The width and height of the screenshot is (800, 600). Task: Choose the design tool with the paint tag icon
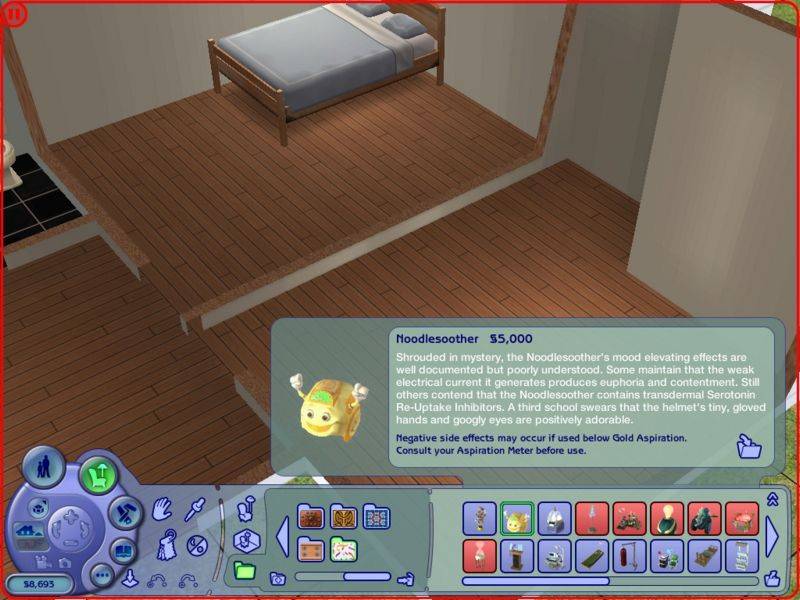[x=168, y=546]
